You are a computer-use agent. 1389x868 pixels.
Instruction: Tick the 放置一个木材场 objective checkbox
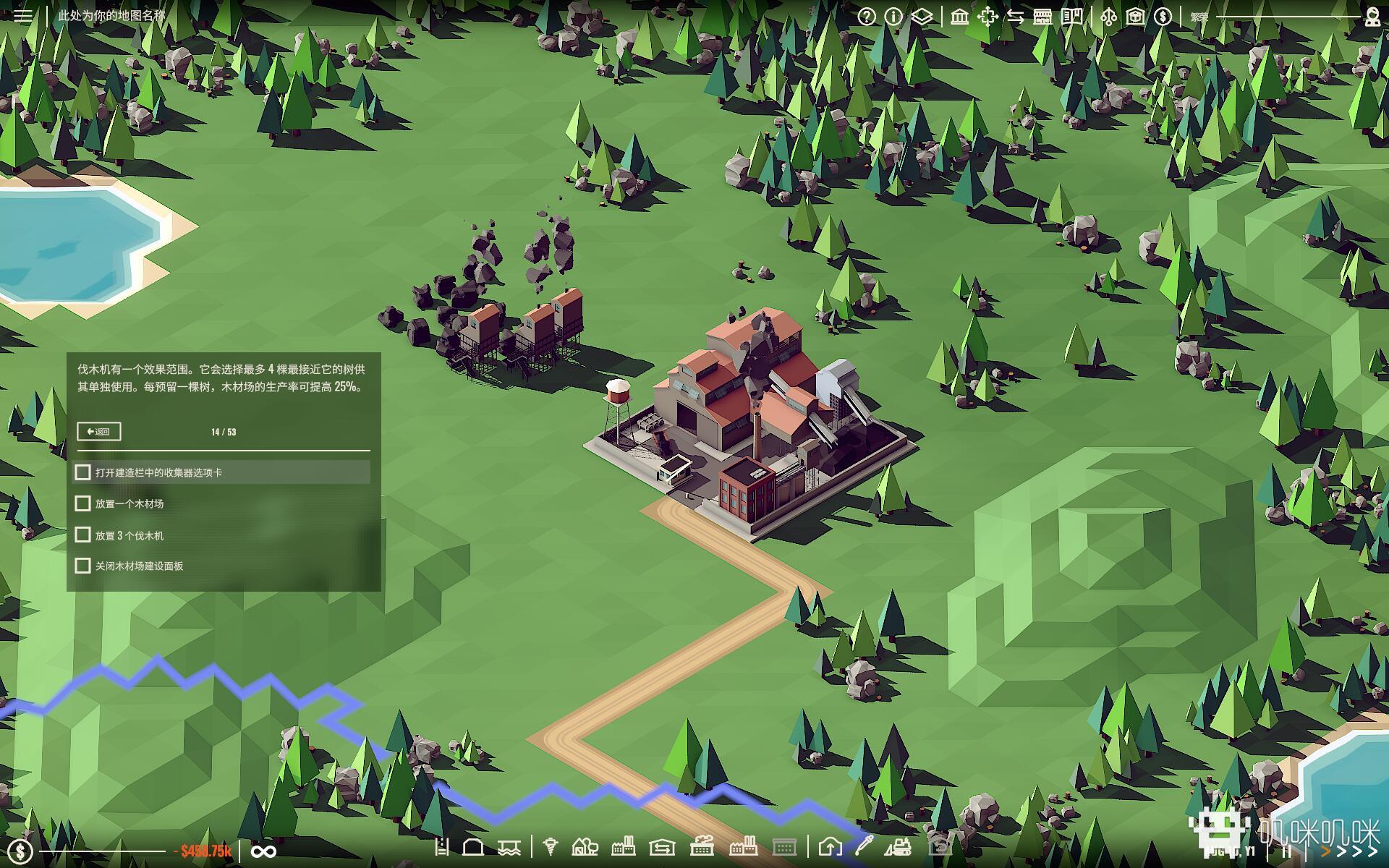[83, 503]
